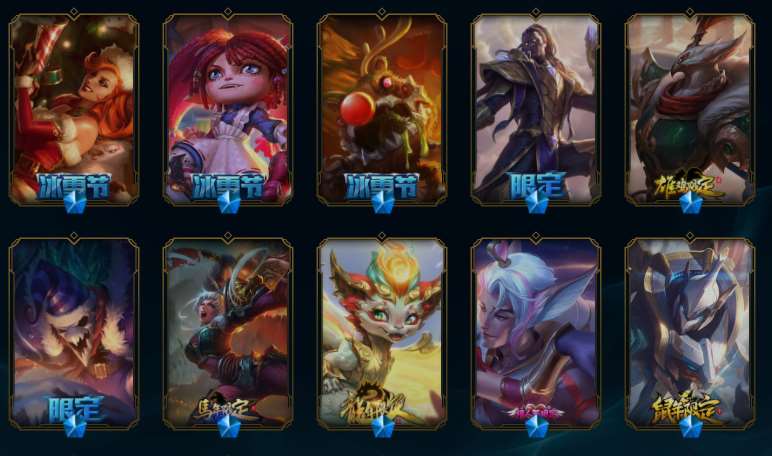Choose the dark purple horned creature card
This screenshot has width=772, height=456.
click(x=74, y=334)
